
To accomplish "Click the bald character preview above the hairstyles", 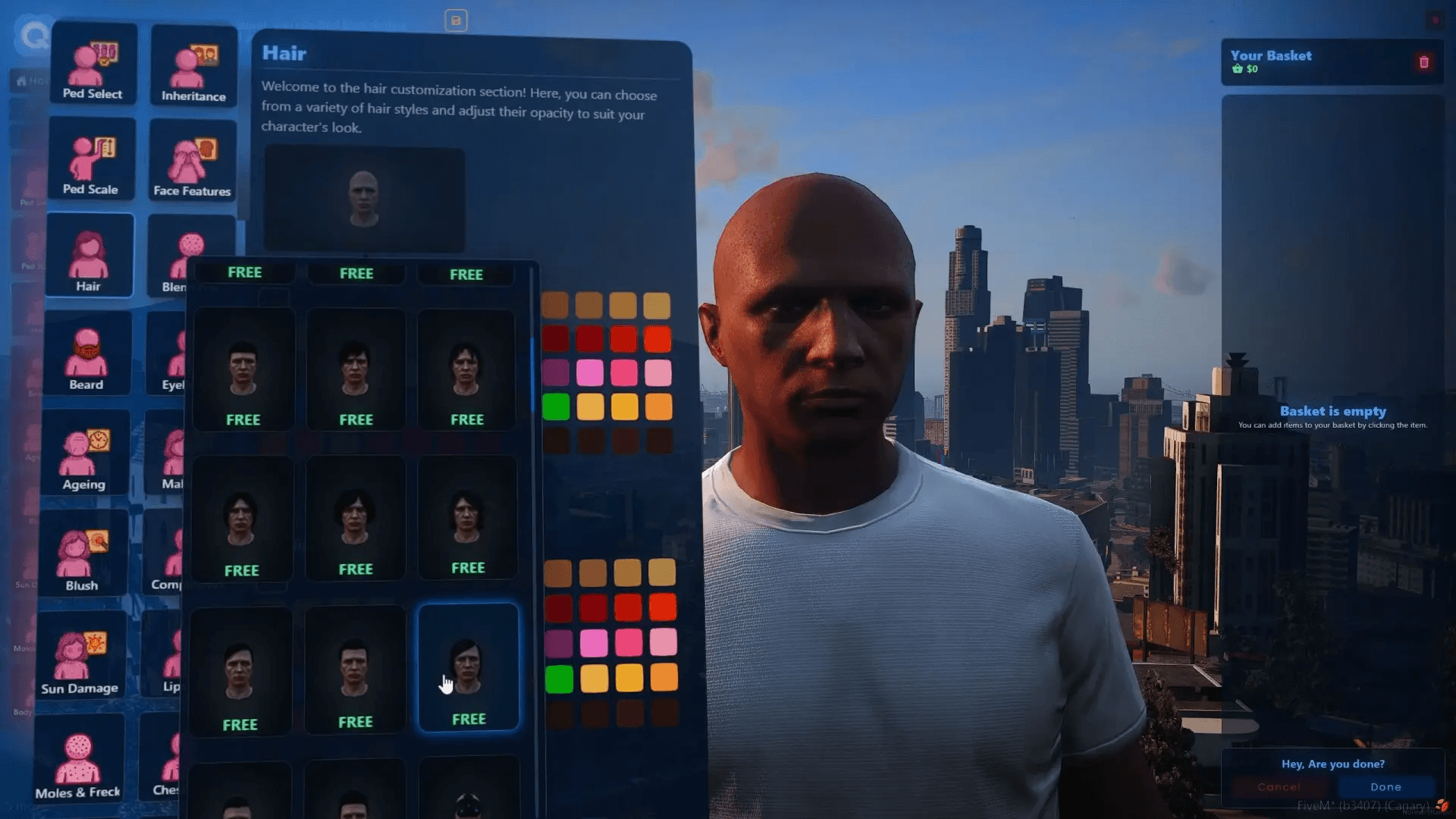I will click(364, 199).
